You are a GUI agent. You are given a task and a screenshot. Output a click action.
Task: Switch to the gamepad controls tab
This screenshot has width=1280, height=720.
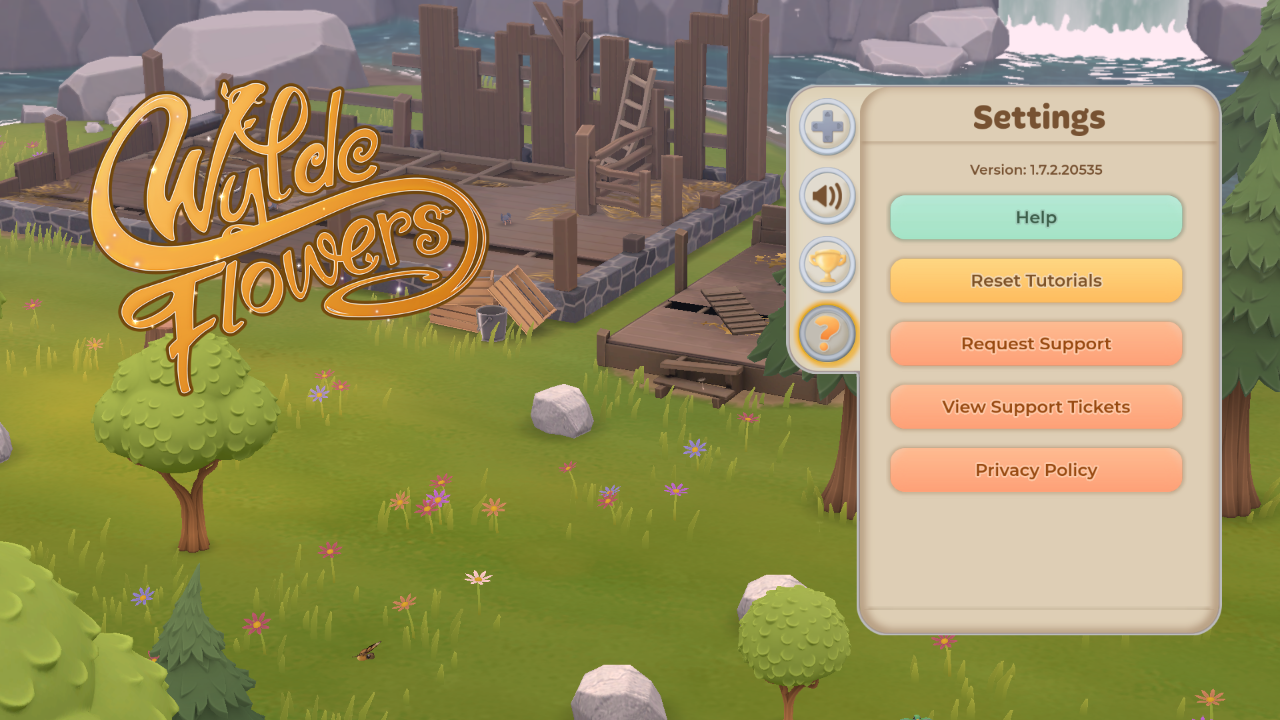(x=827, y=127)
